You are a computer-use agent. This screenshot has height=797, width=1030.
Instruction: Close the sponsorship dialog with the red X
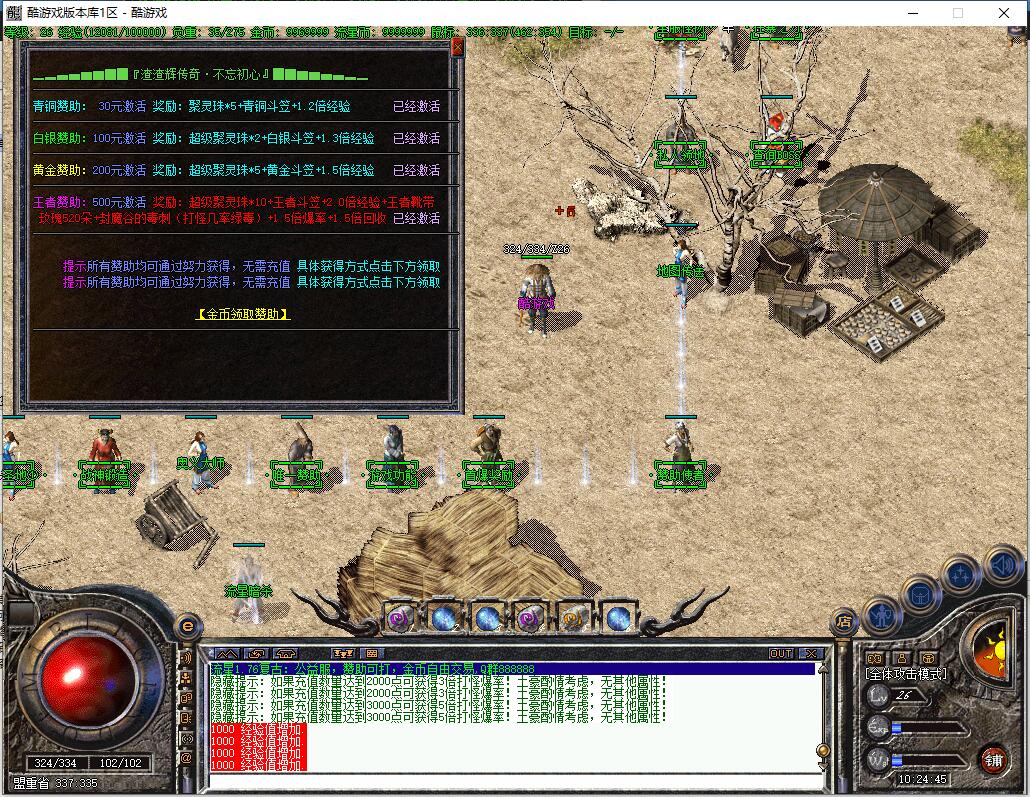pyautogui.click(x=457, y=46)
